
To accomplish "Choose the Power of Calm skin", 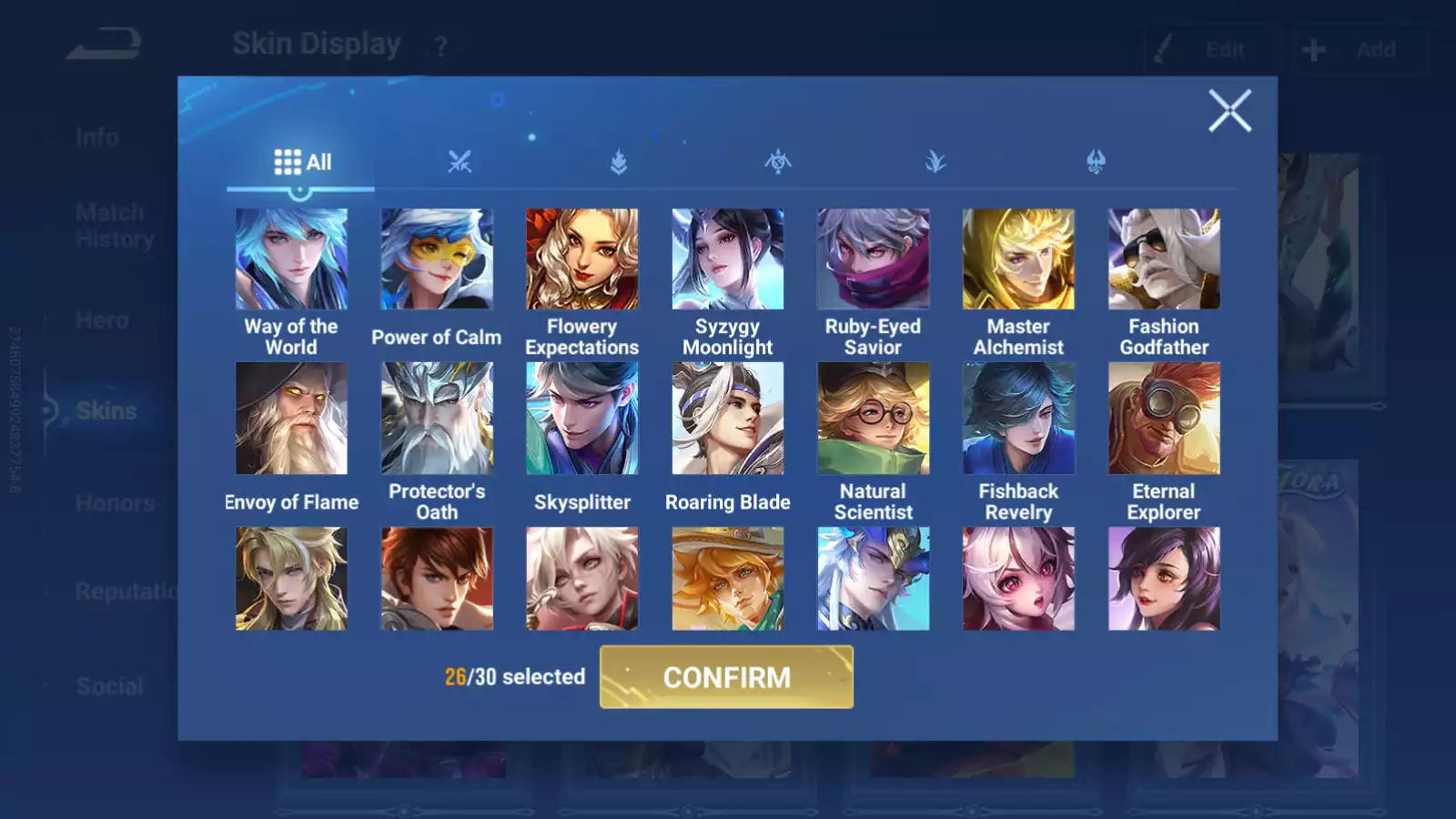I will [437, 259].
